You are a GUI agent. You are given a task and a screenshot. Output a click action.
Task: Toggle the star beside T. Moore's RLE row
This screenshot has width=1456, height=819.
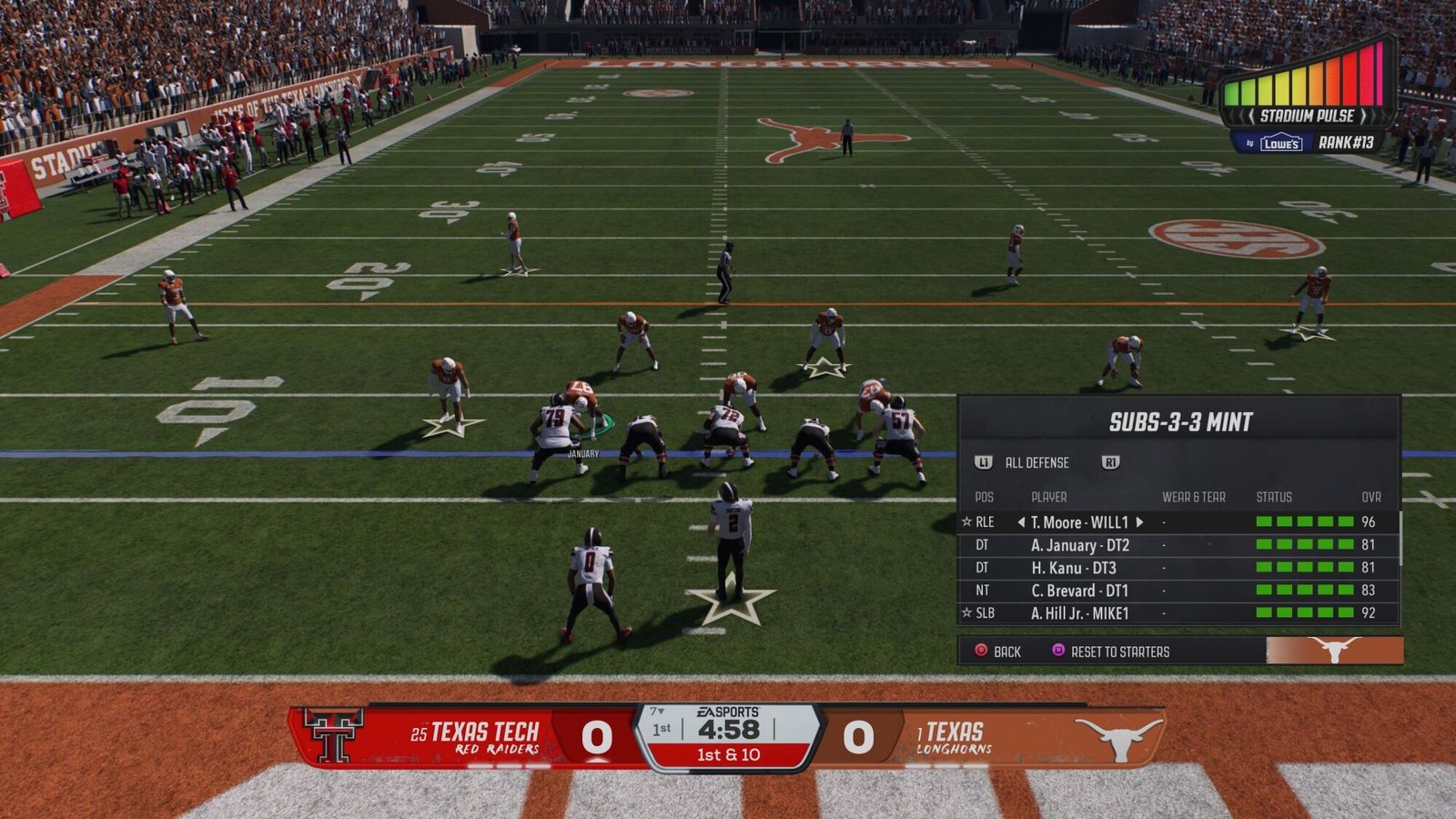click(966, 521)
